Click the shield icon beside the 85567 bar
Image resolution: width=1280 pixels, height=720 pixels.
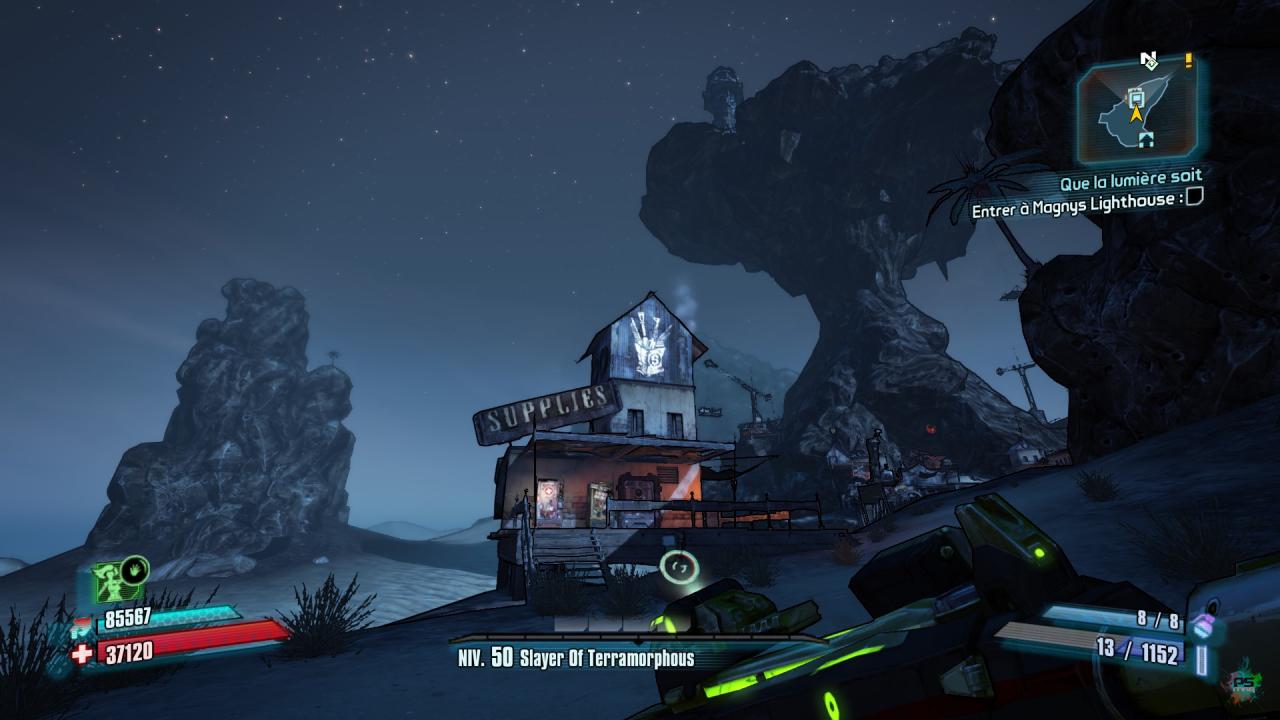(82, 629)
